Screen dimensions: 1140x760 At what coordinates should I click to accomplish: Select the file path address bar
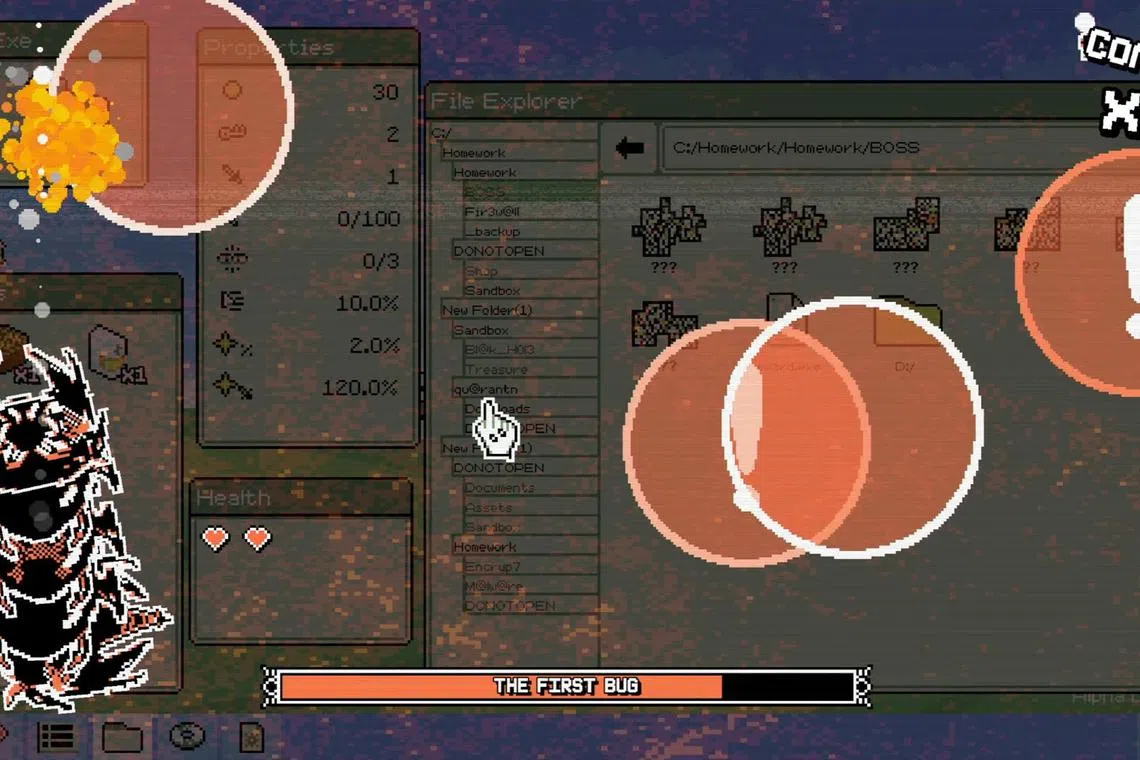880,148
